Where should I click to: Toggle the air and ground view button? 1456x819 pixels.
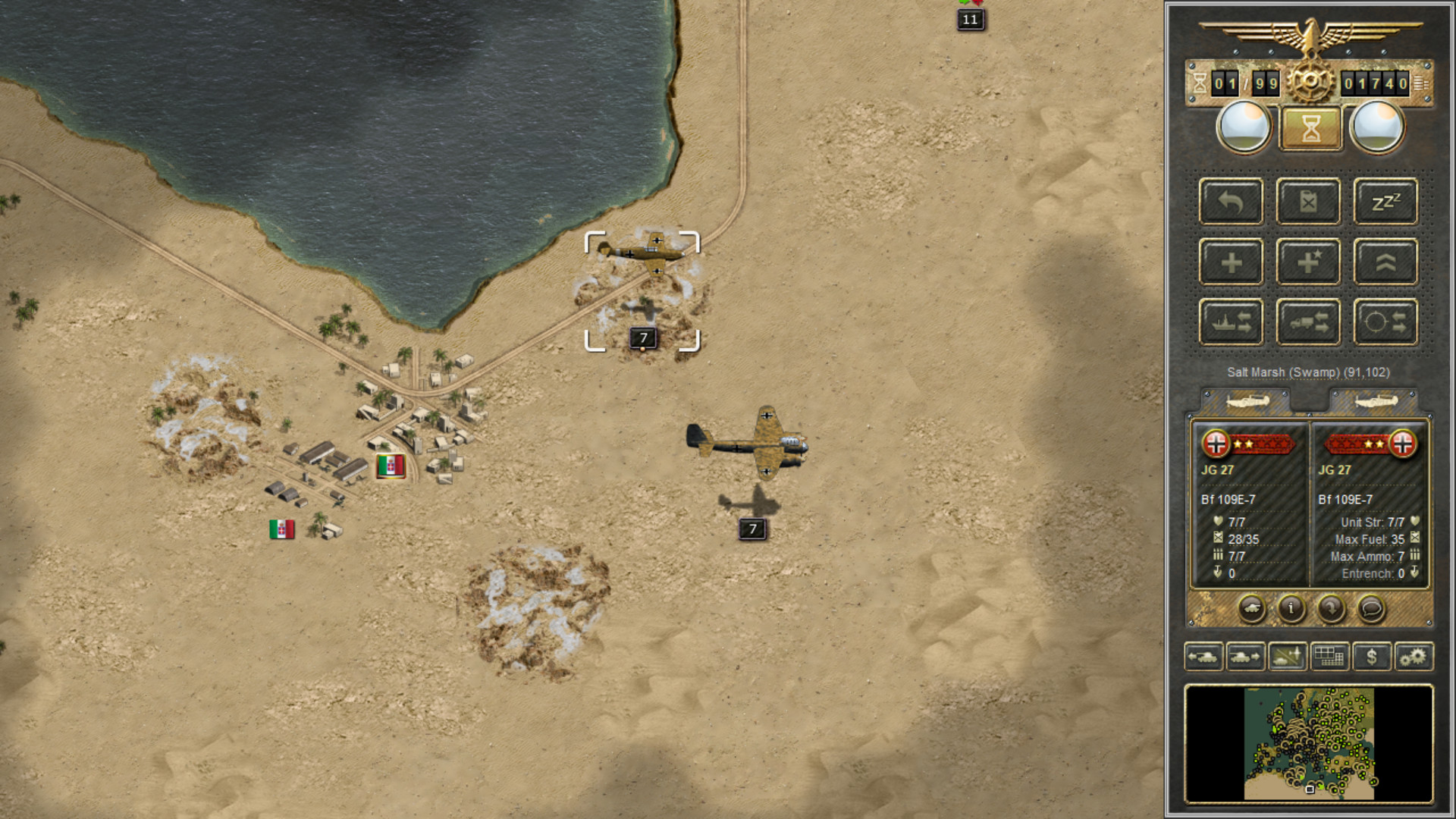click(1287, 657)
